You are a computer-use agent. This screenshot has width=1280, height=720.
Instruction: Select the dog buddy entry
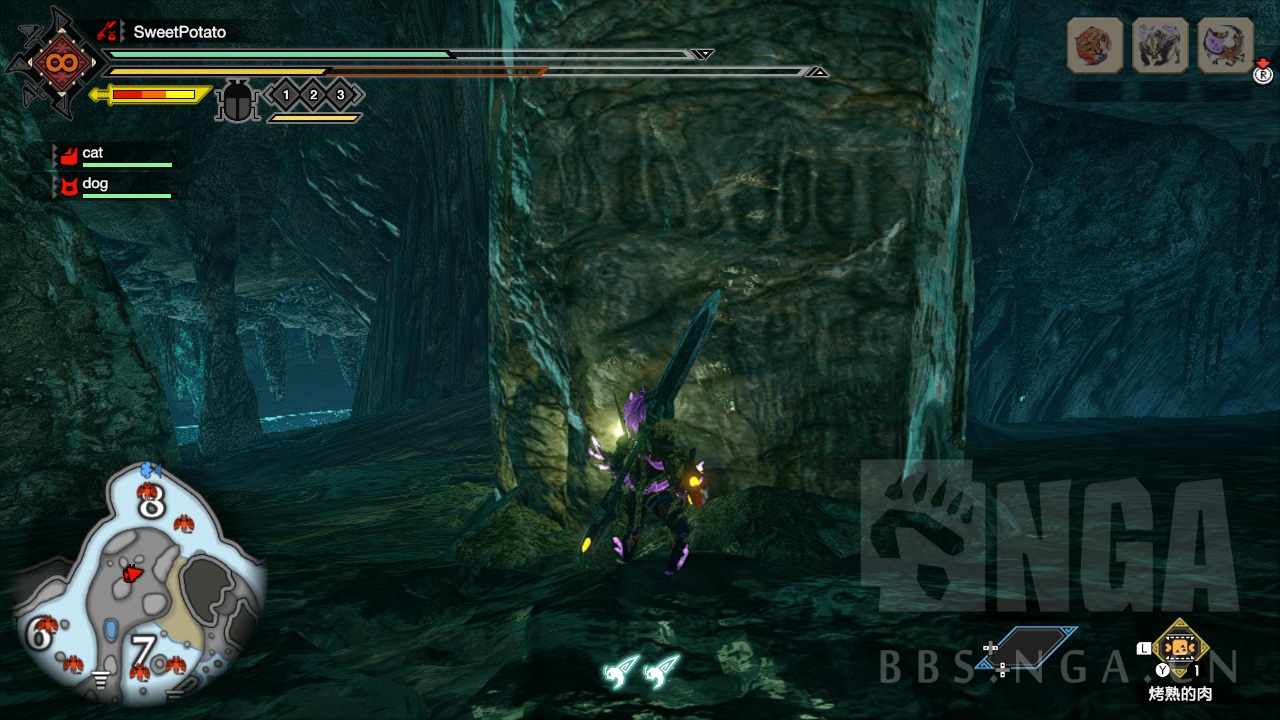[x=95, y=184]
